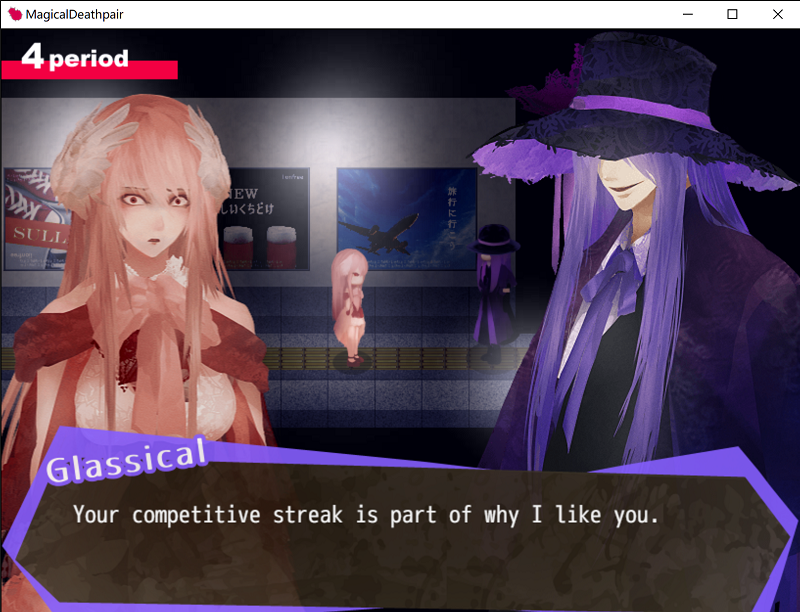Maximize the game window
This screenshot has height=612, width=800.
pyautogui.click(x=732, y=14)
